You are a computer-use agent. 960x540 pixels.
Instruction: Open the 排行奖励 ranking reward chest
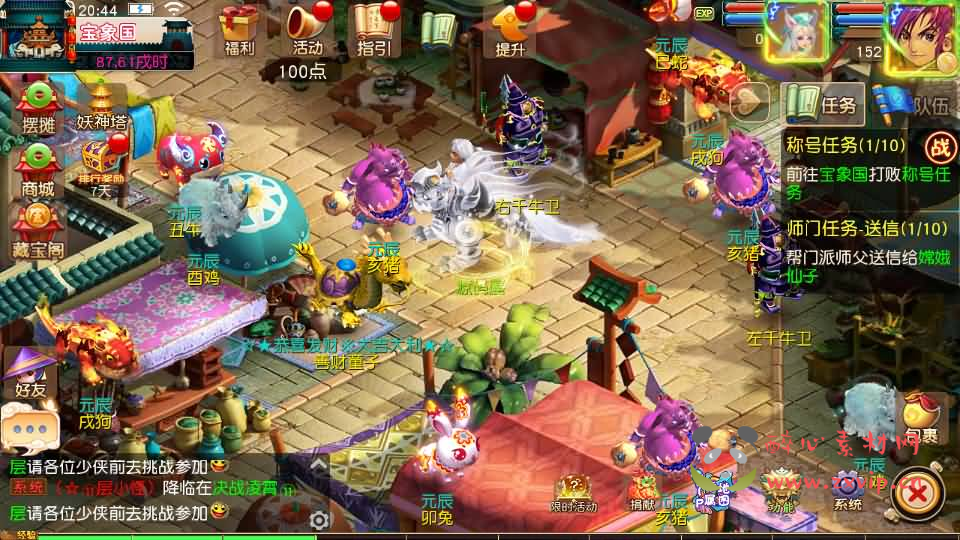(x=102, y=165)
